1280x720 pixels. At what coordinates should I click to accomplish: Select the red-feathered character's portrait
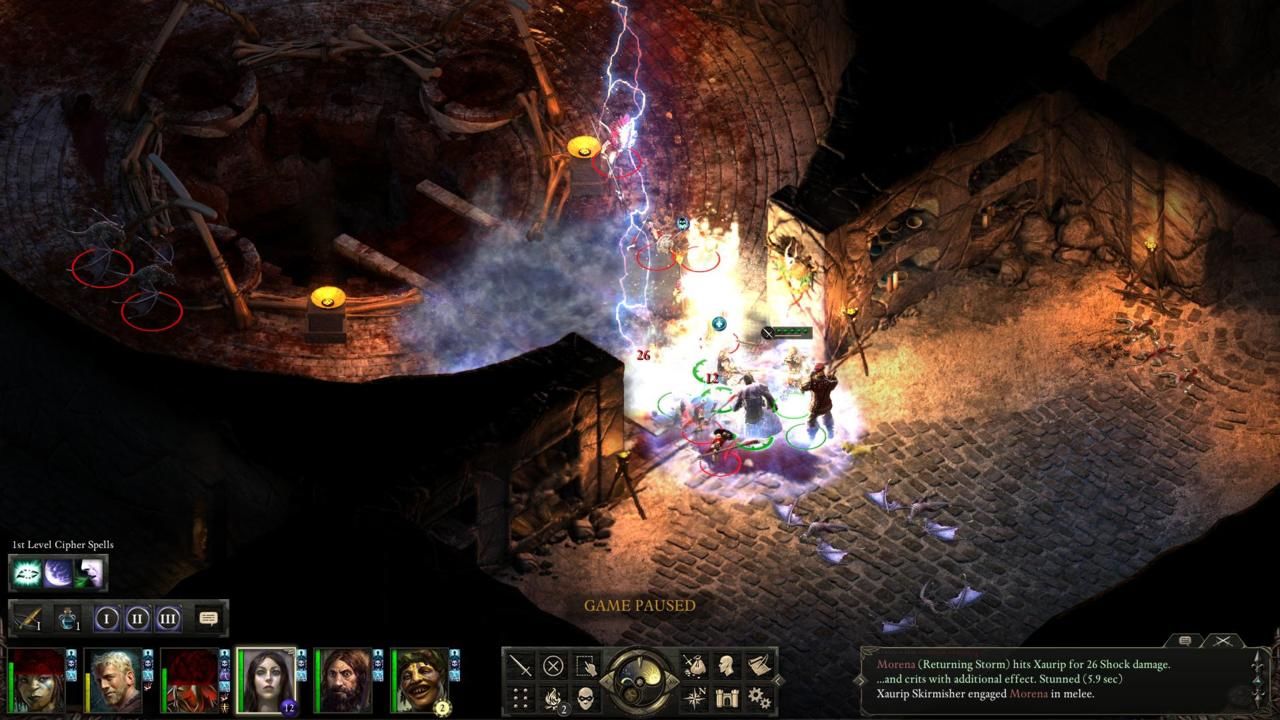pos(189,680)
